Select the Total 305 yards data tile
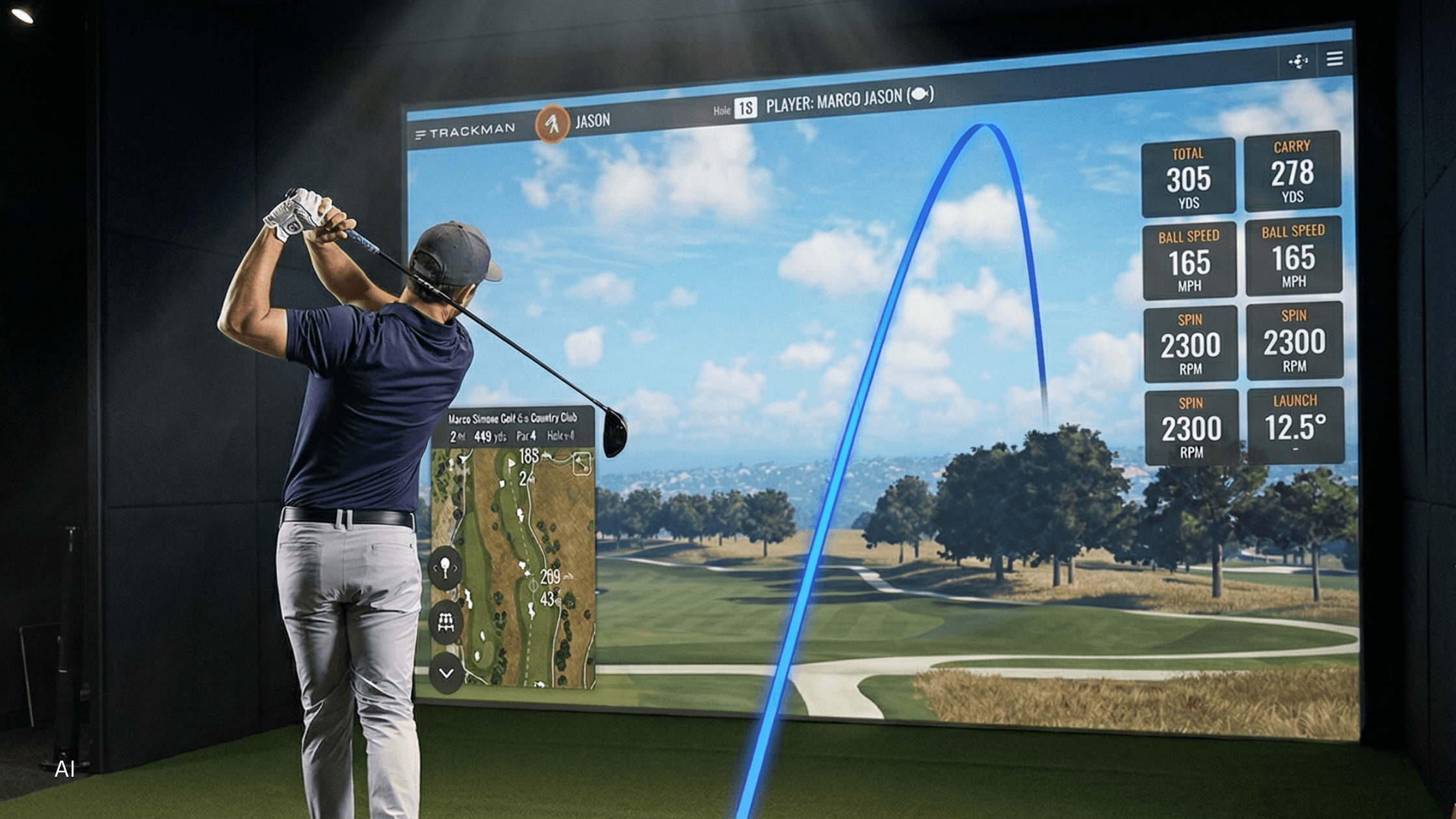This screenshot has width=1456, height=819. pyautogui.click(x=1188, y=177)
